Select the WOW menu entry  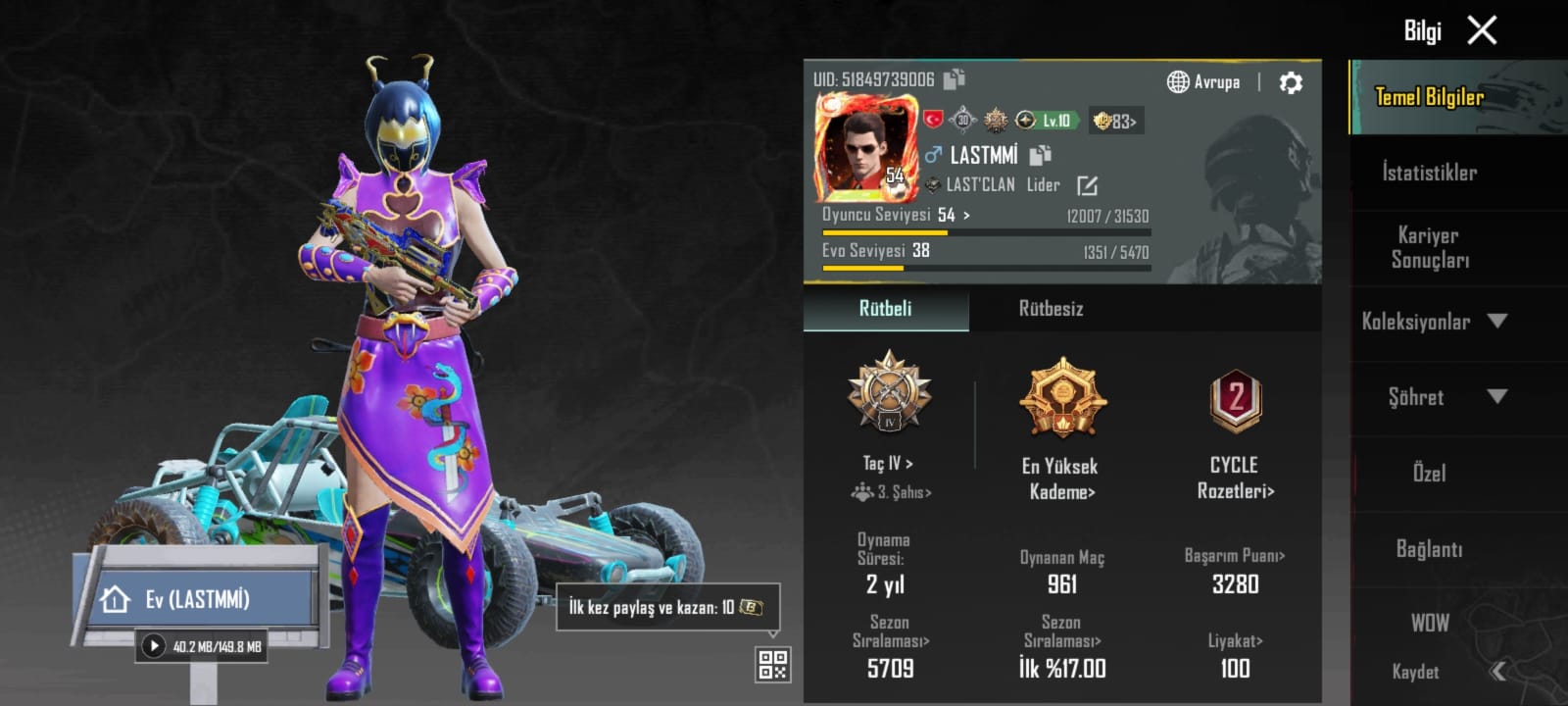click(x=1429, y=623)
